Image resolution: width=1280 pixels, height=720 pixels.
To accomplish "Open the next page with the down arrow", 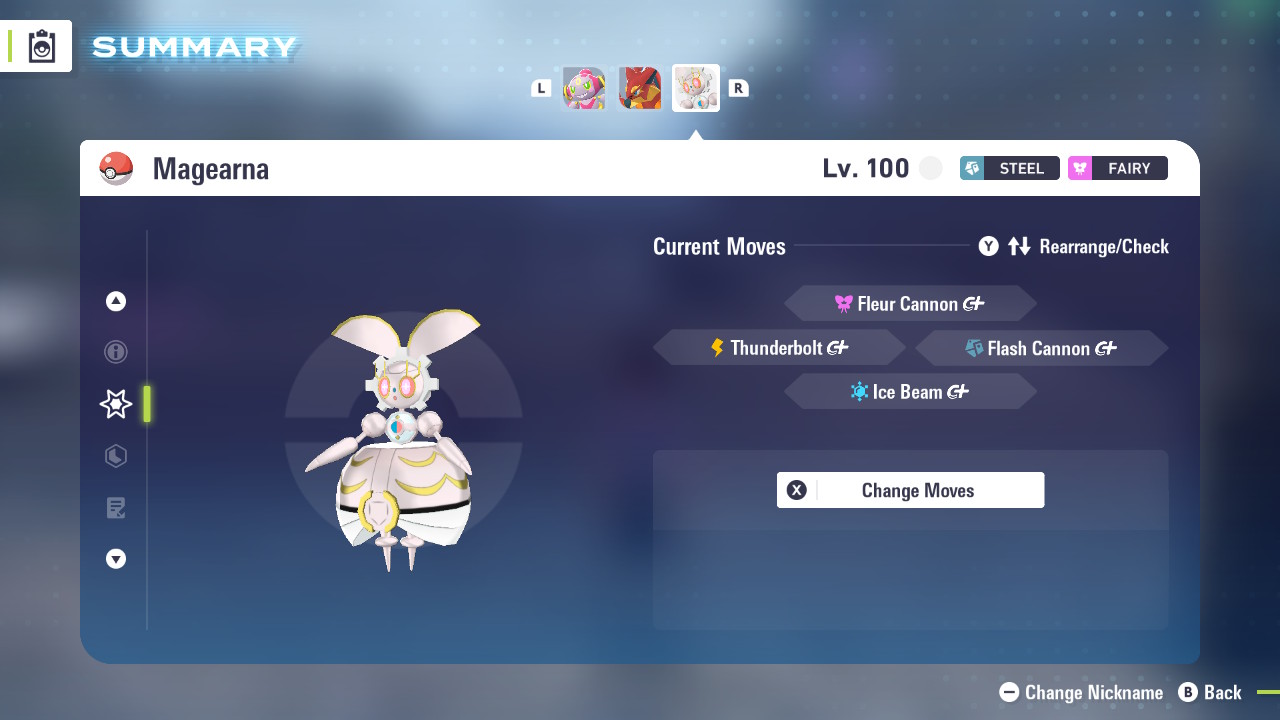I will [115, 559].
